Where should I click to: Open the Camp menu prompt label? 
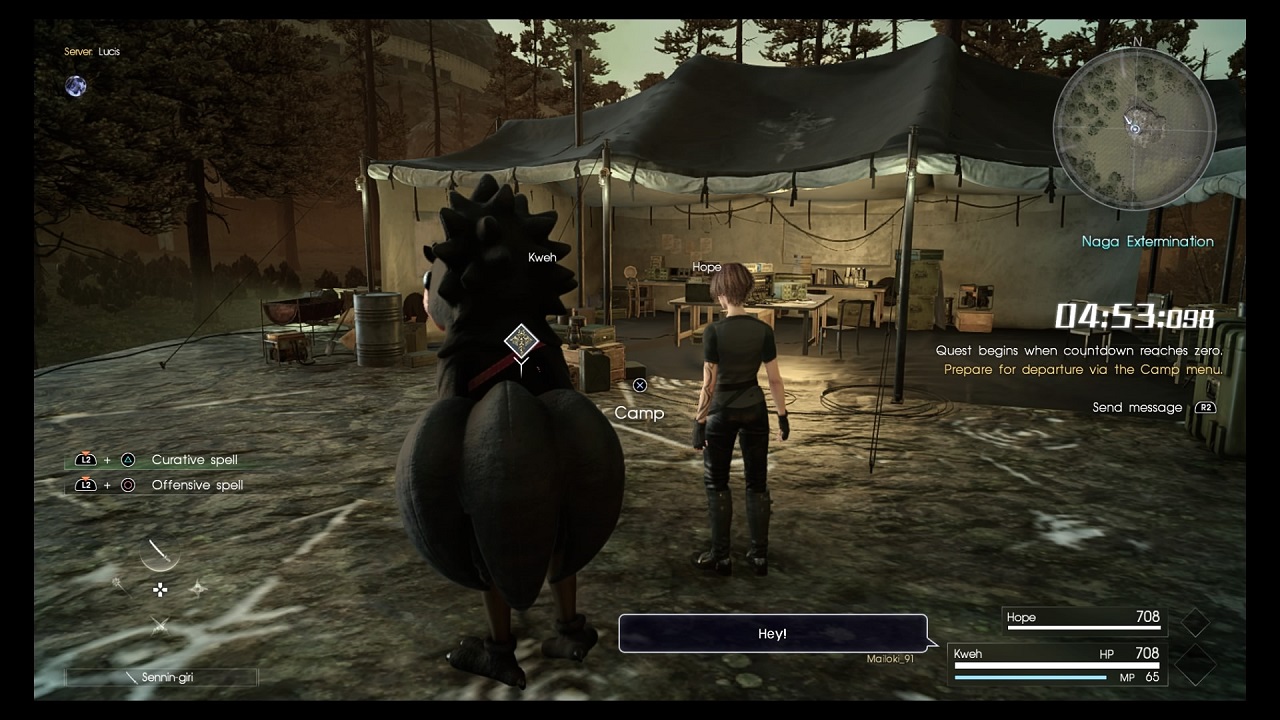[639, 413]
